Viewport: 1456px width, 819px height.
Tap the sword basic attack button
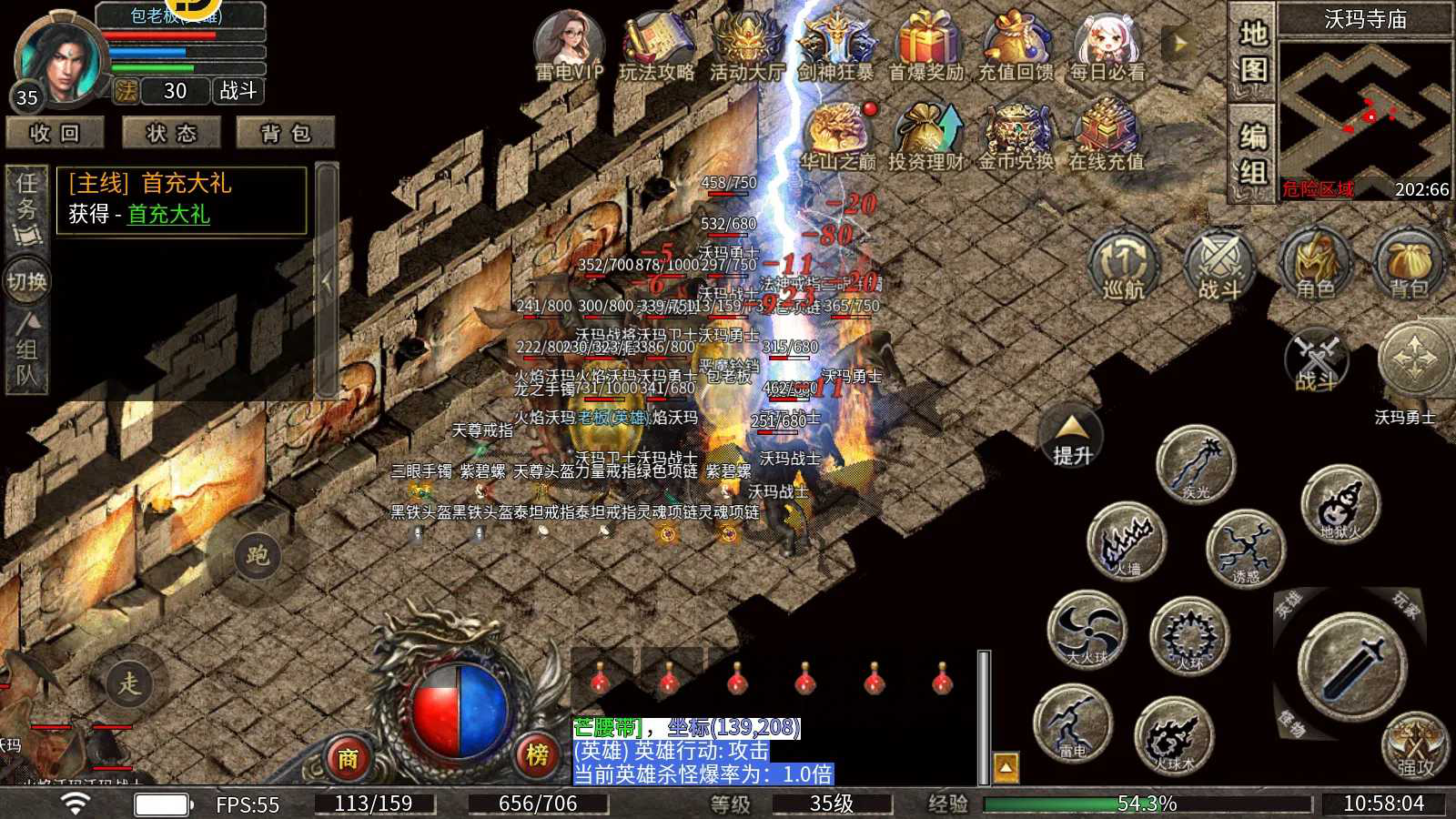(x=1352, y=667)
